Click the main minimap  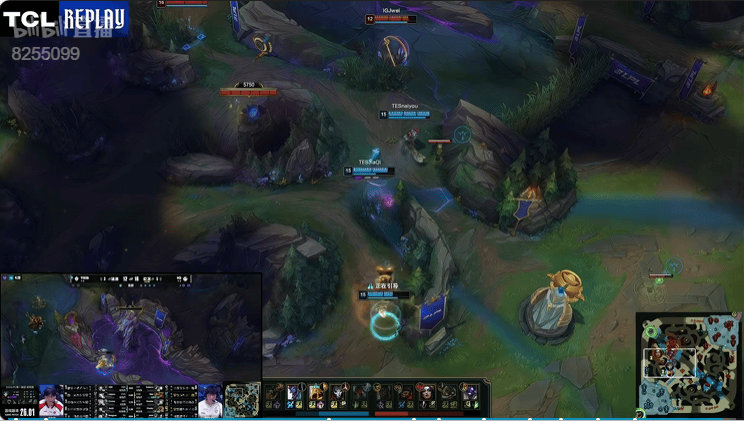point(690,363)
